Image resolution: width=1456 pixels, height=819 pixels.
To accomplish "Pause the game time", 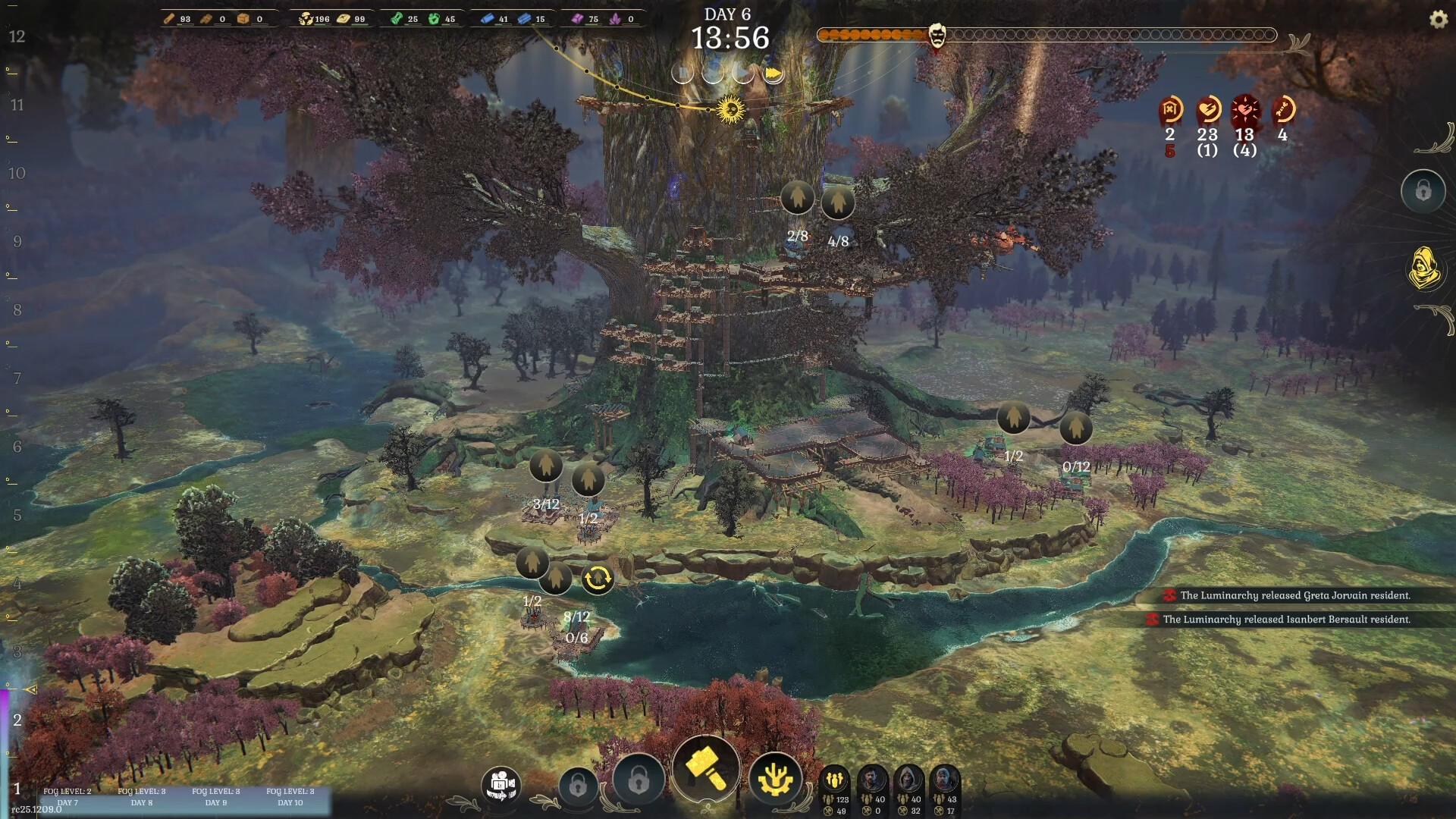I will point(682,73).
